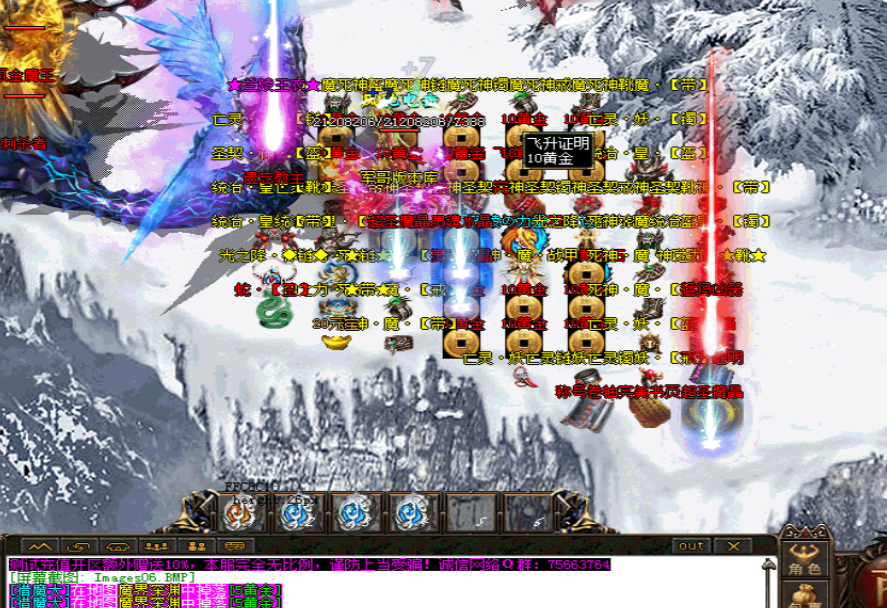Select the two-people chat channel button
This screenshot has height=608, width=887.
(x=196, y=546)
